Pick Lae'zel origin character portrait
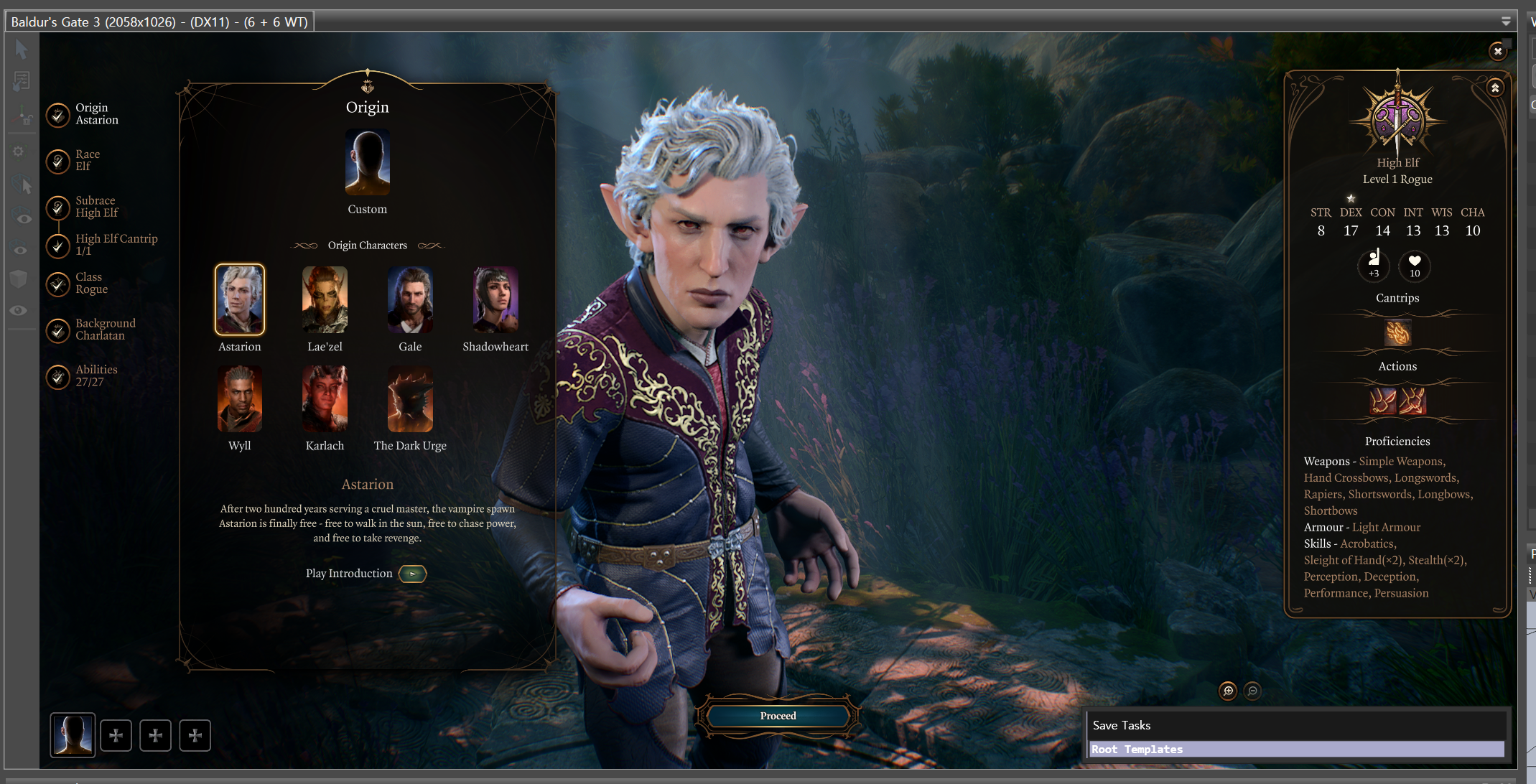Screen dimensions: 1536x784 tap(325, 299)
